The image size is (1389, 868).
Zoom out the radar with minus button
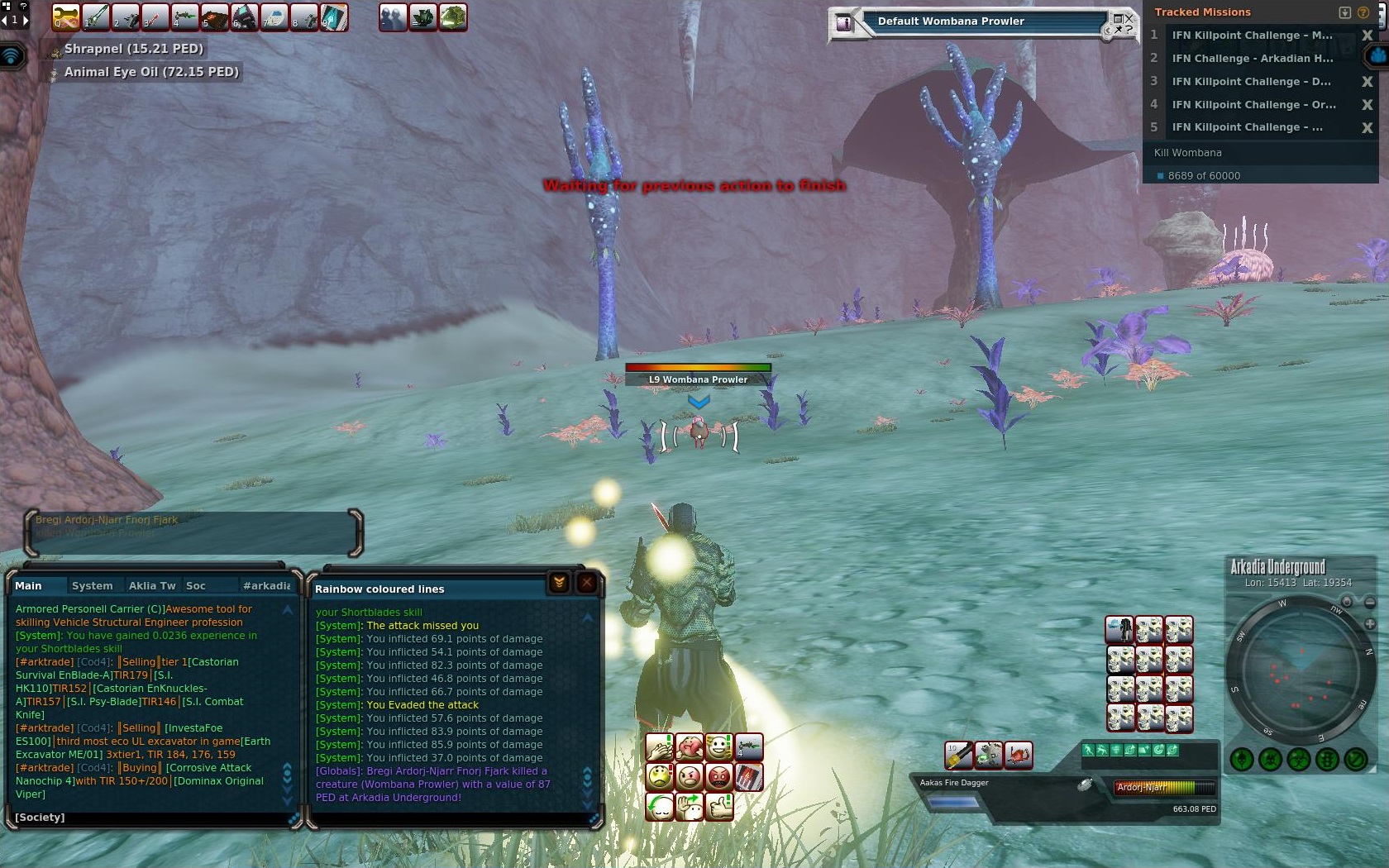click(1370, 602)
